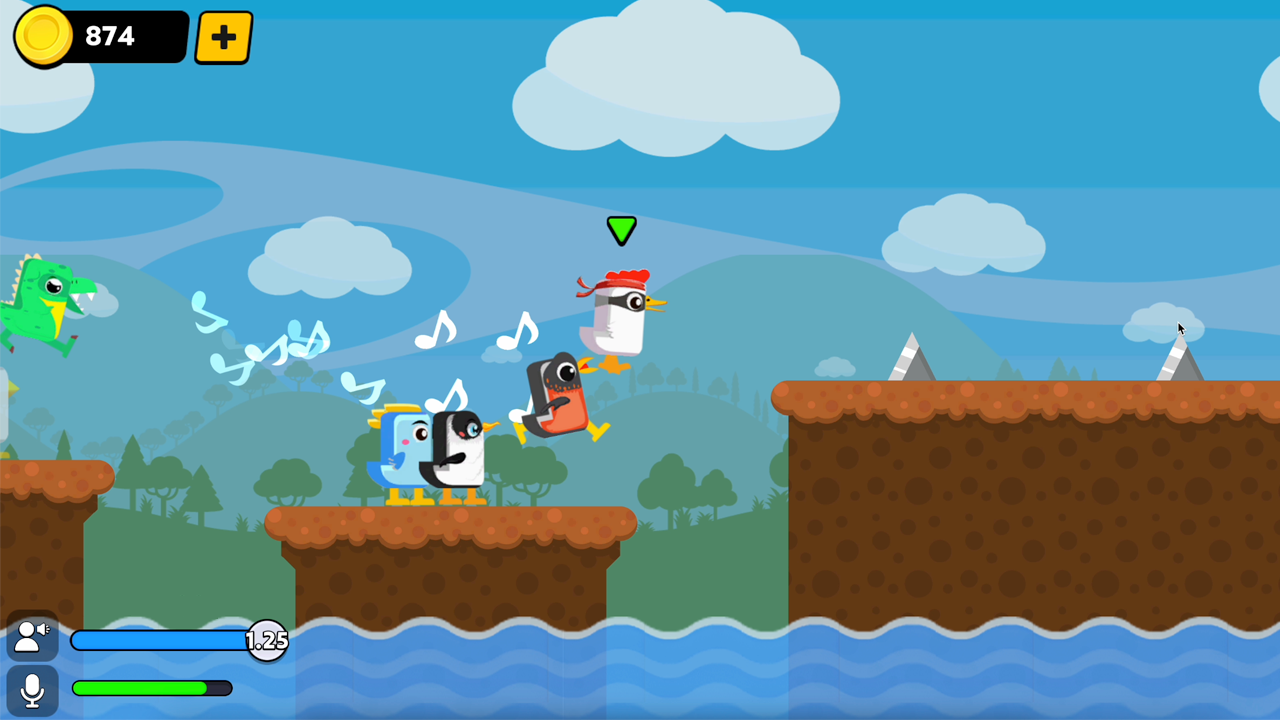Mute player sounds via the speaker icon
This screenshot has width=1280, height=720.
click(31, 637)
